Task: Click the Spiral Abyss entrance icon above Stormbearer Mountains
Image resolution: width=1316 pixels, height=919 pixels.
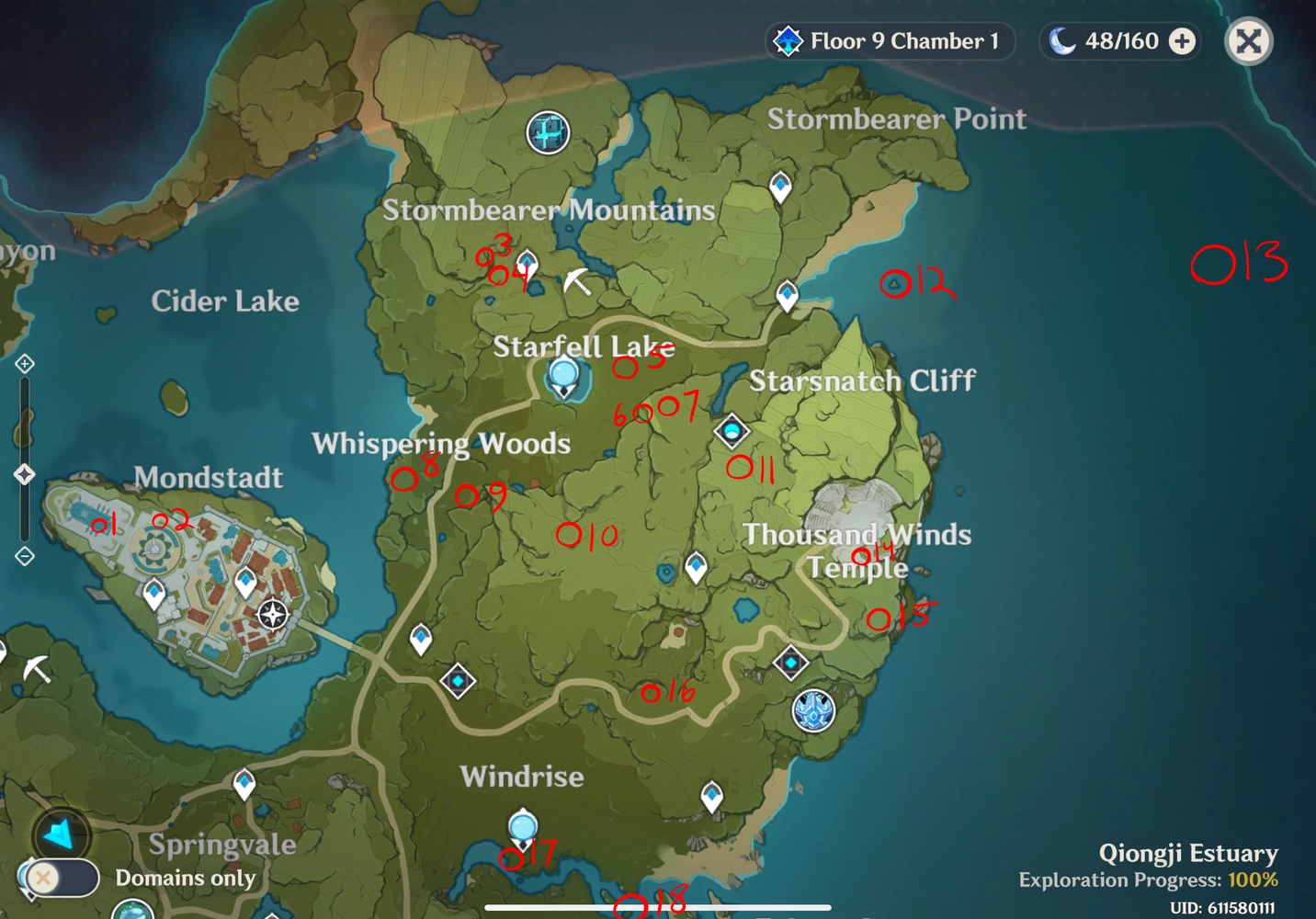Action: 548,131
